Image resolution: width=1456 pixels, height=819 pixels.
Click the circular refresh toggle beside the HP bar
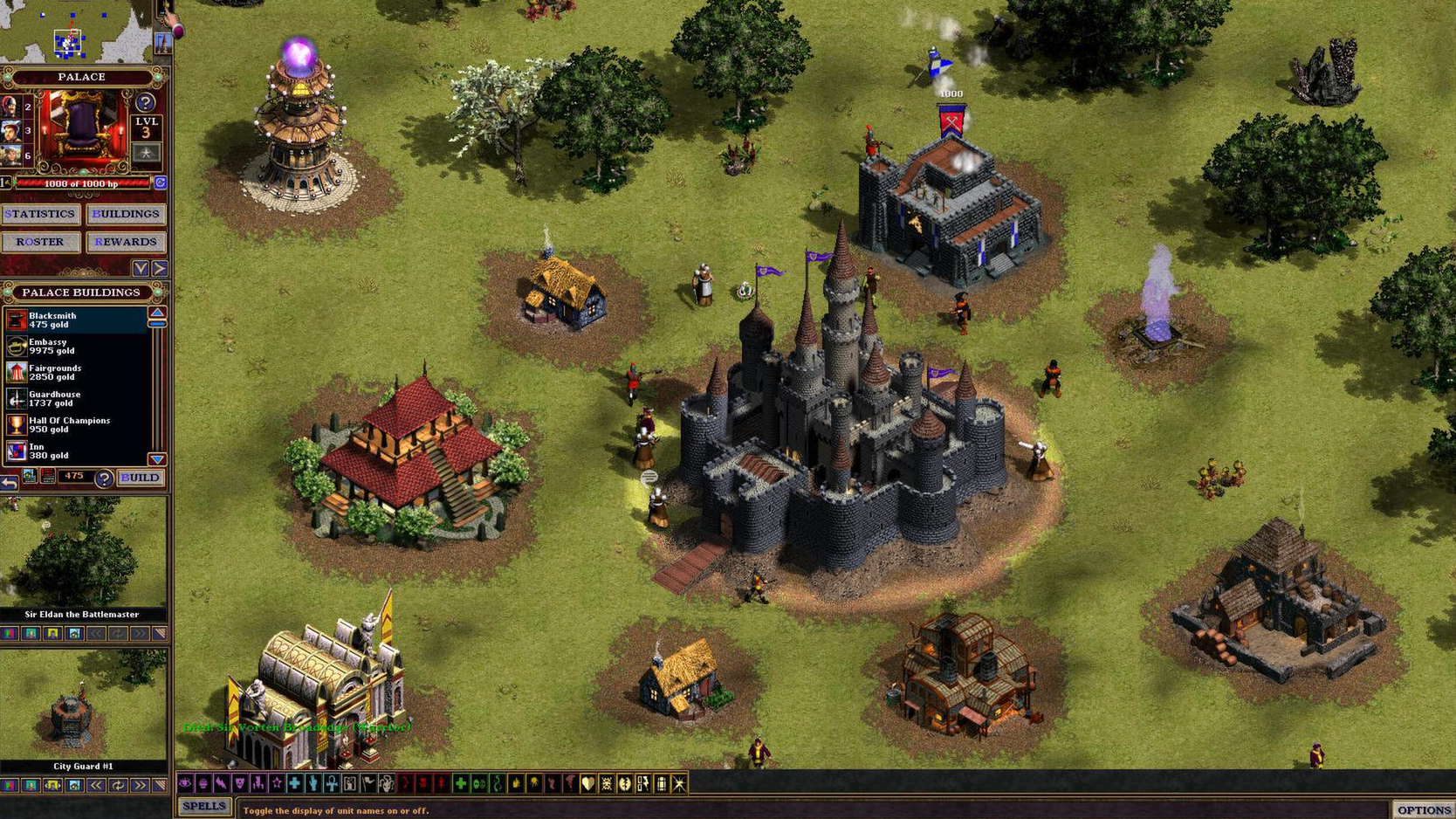coord(159,183)
